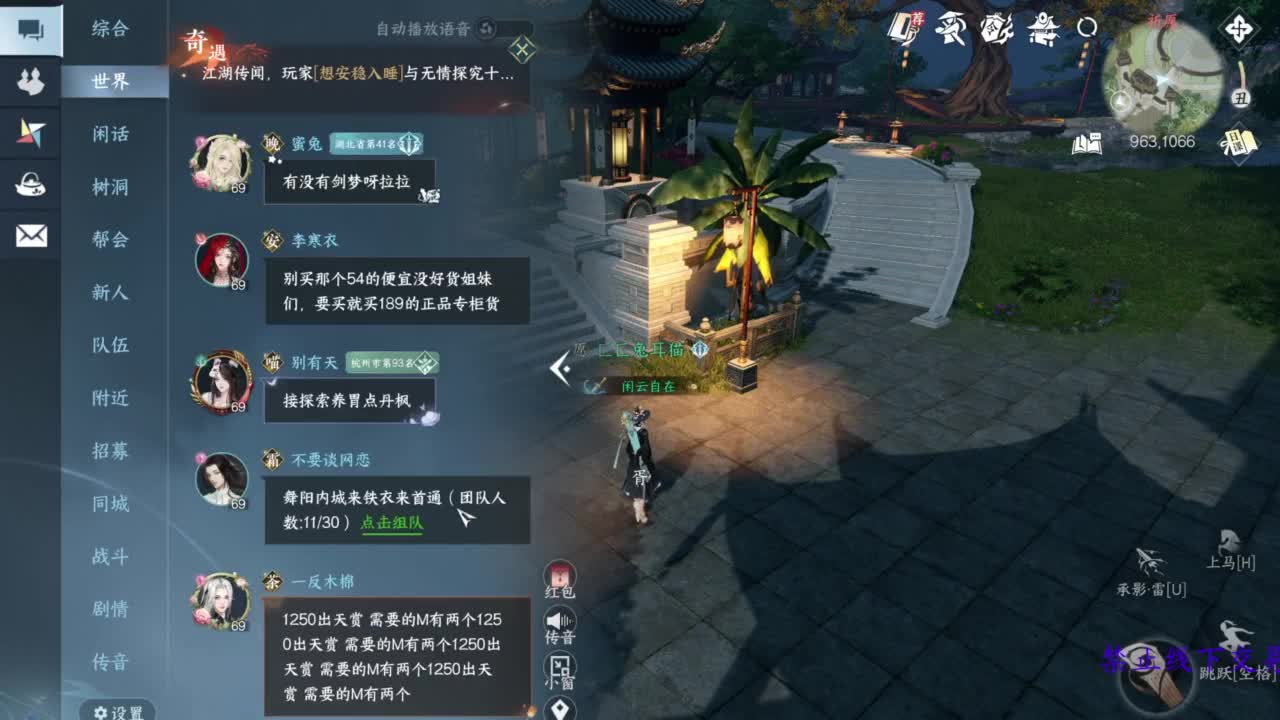The image size is (1280, 720).
Task: Open the 日历 calendar icon under the minimap
Action: [1239, 142]
